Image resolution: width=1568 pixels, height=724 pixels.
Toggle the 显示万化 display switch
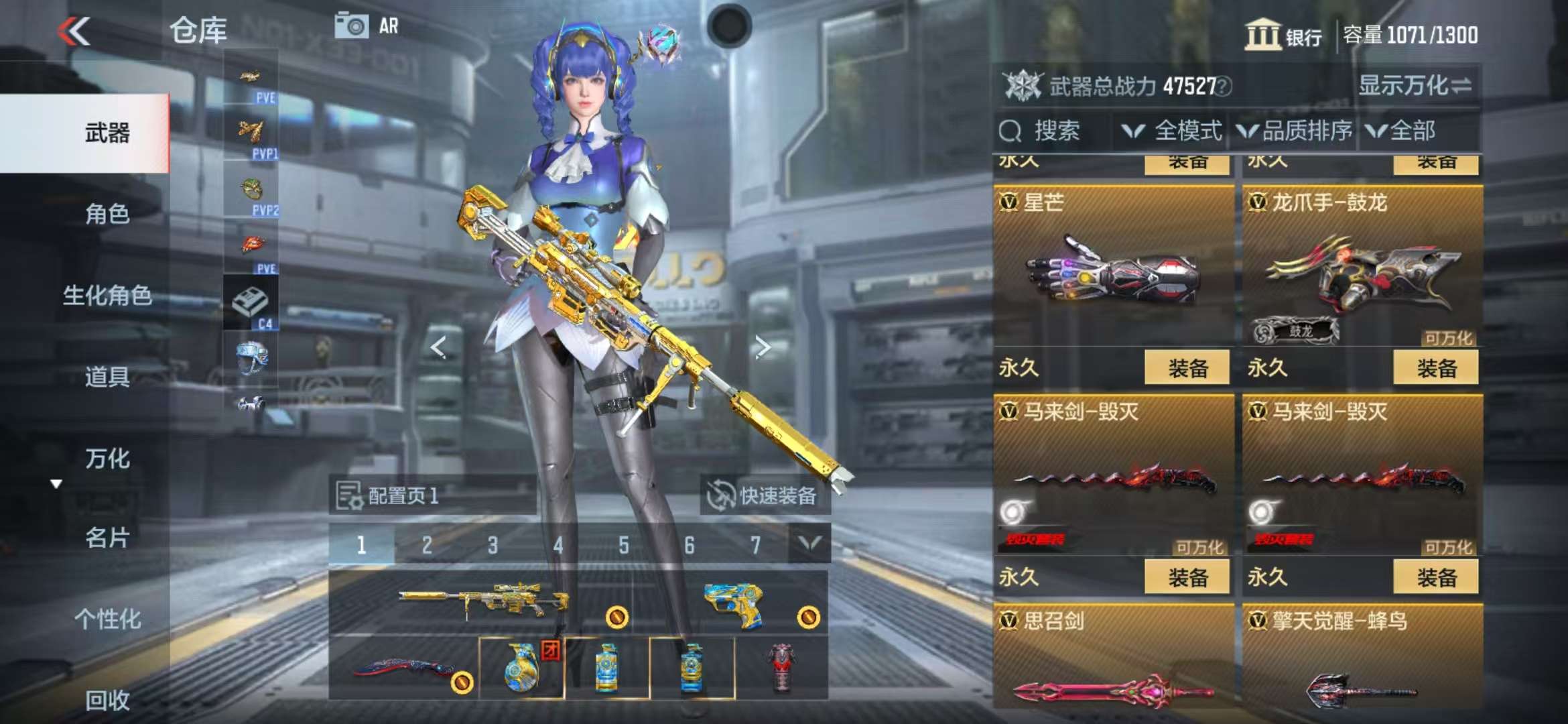pos(1415,86)
